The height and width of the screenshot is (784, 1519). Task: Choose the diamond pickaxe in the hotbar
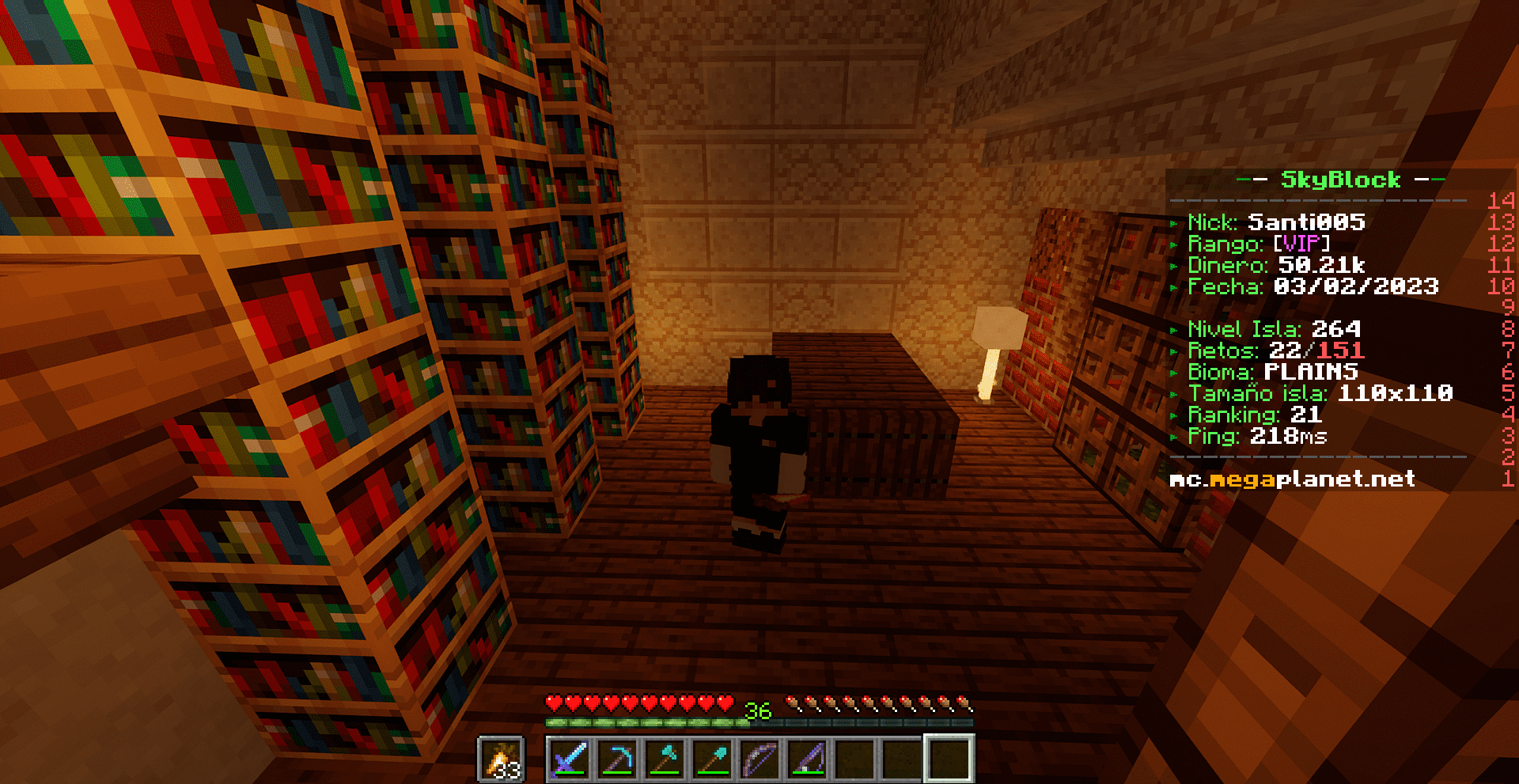pos(617,759)
